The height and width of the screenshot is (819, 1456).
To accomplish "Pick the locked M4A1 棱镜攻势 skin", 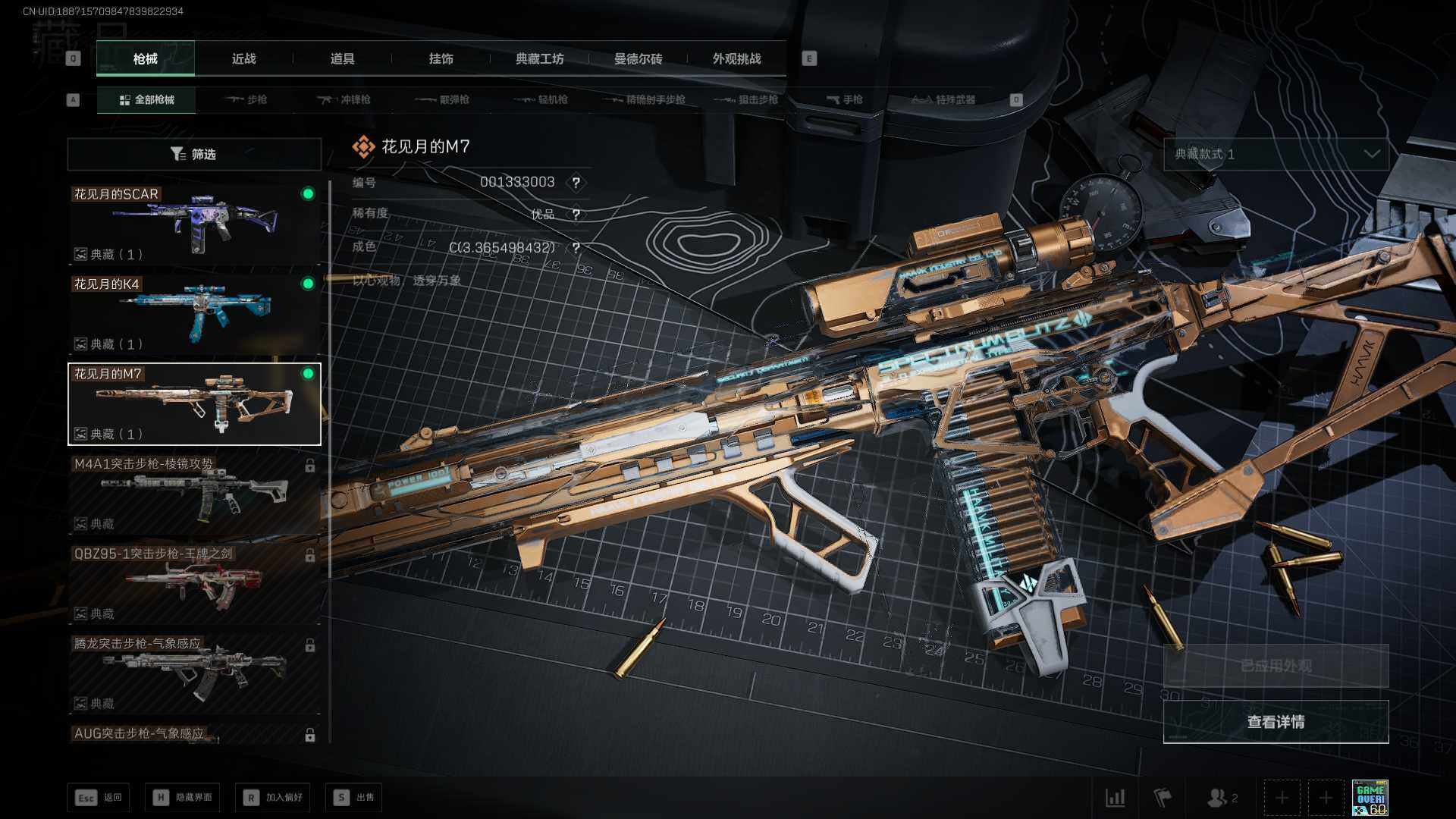I will (x=194, y=494).
